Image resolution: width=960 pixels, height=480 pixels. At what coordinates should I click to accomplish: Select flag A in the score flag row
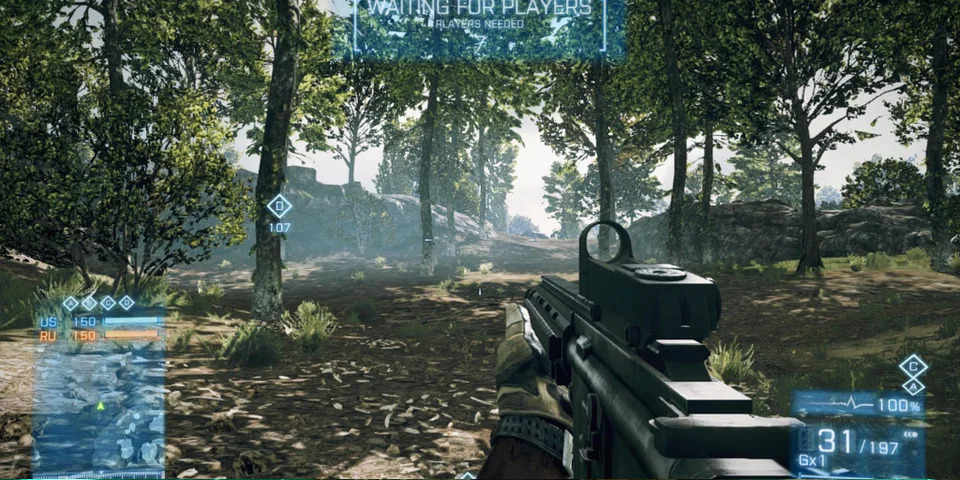(70, 303)
